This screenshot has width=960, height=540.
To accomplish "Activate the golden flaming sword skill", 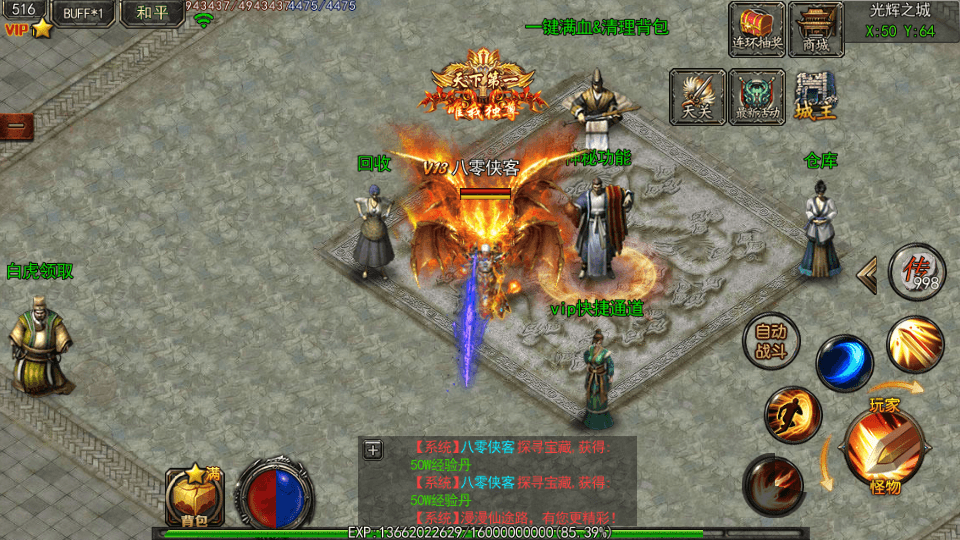I will click(914, 344).
